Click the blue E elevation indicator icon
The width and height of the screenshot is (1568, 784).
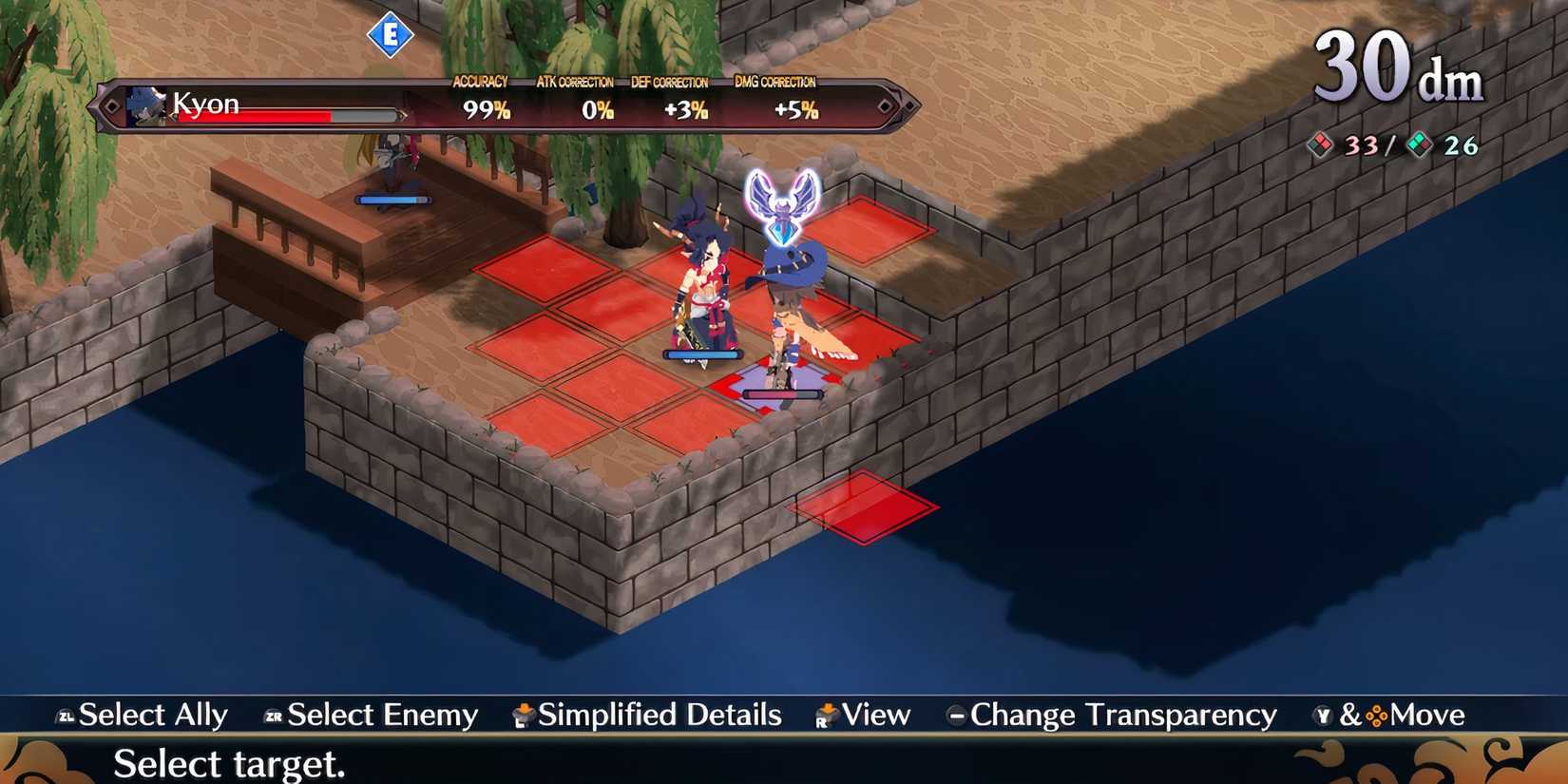(x=390, y=33)
